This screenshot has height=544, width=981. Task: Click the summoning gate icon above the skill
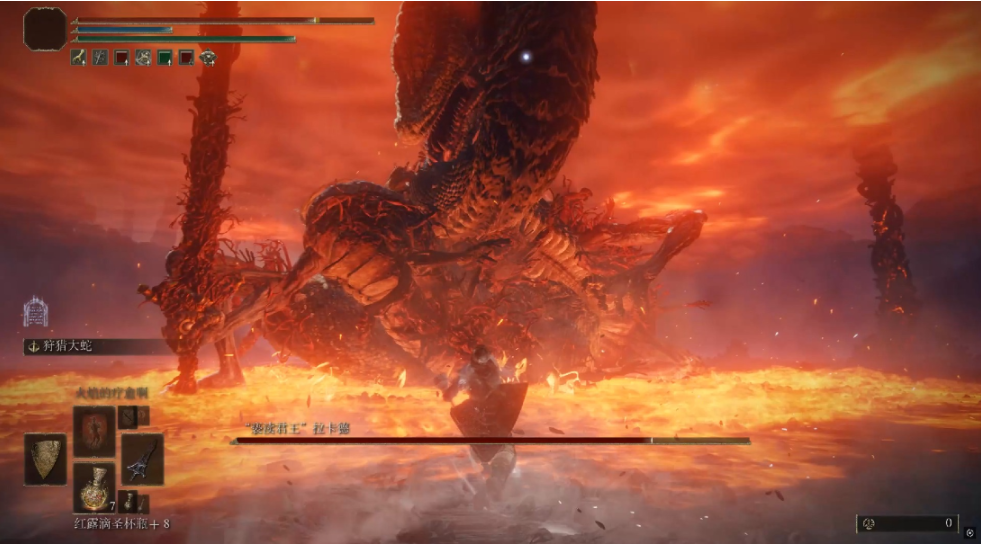click(35, 311)
